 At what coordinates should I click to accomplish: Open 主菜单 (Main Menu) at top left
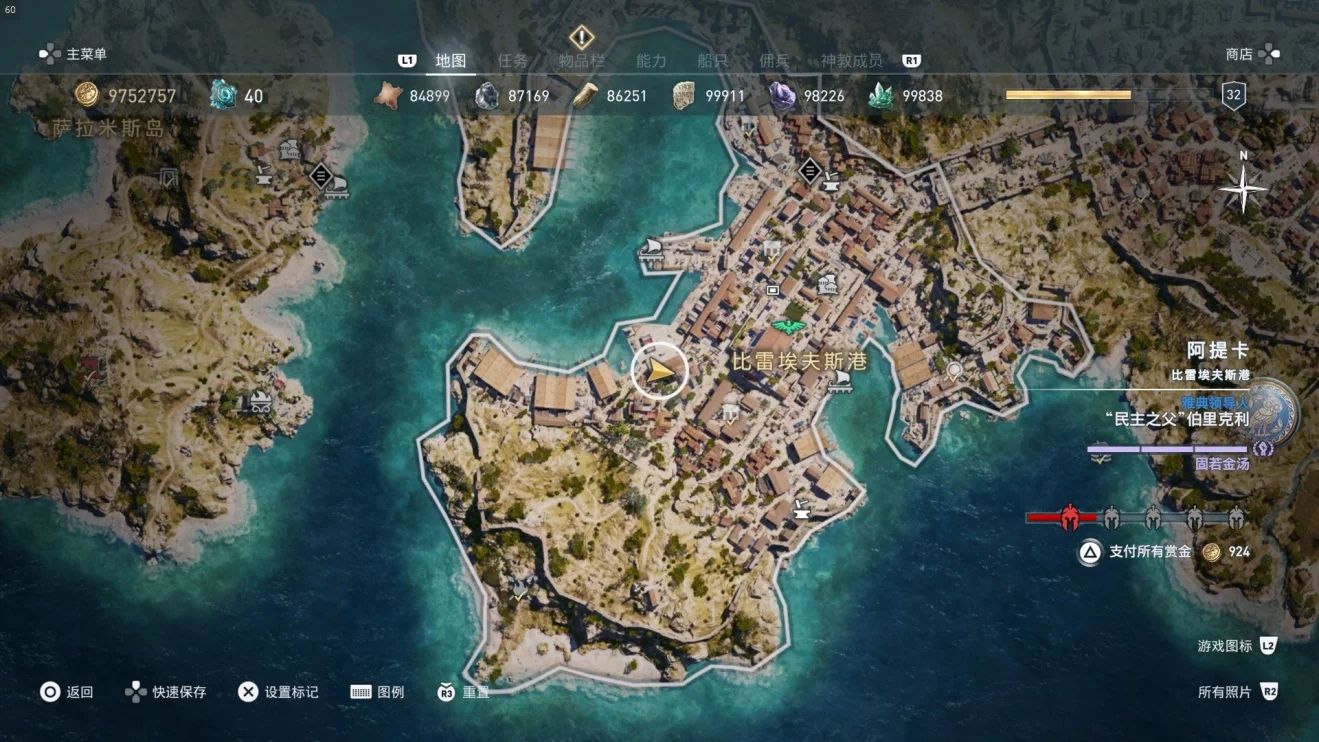coord(74,54)
